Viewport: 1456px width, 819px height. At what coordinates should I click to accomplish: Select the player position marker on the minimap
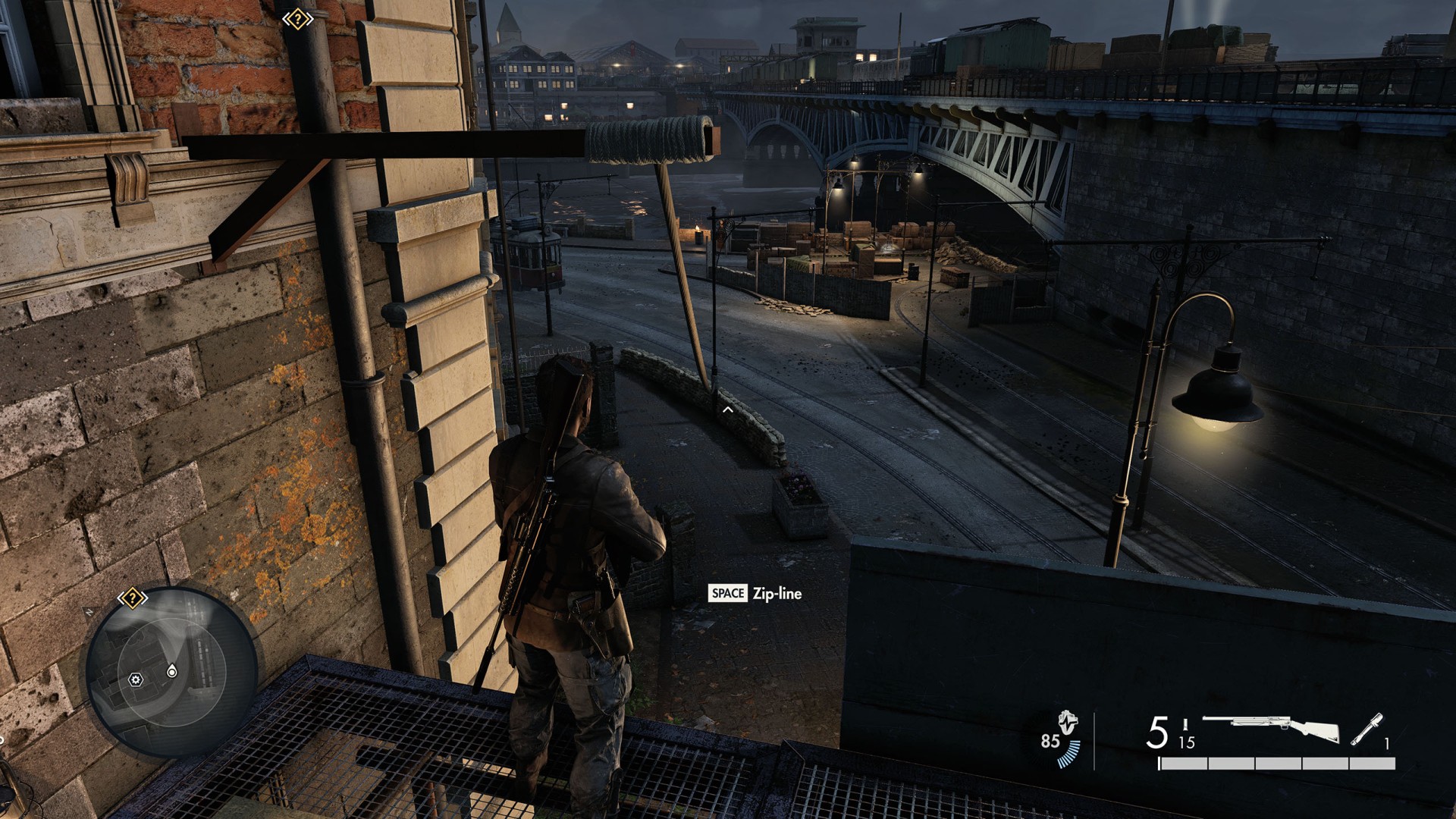(172, 671)
